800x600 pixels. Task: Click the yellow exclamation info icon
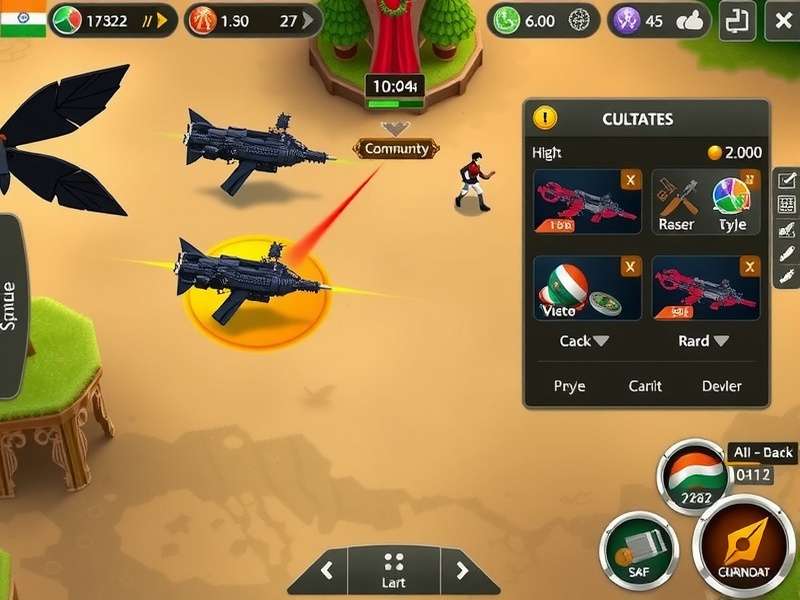[x=545, y=118]
